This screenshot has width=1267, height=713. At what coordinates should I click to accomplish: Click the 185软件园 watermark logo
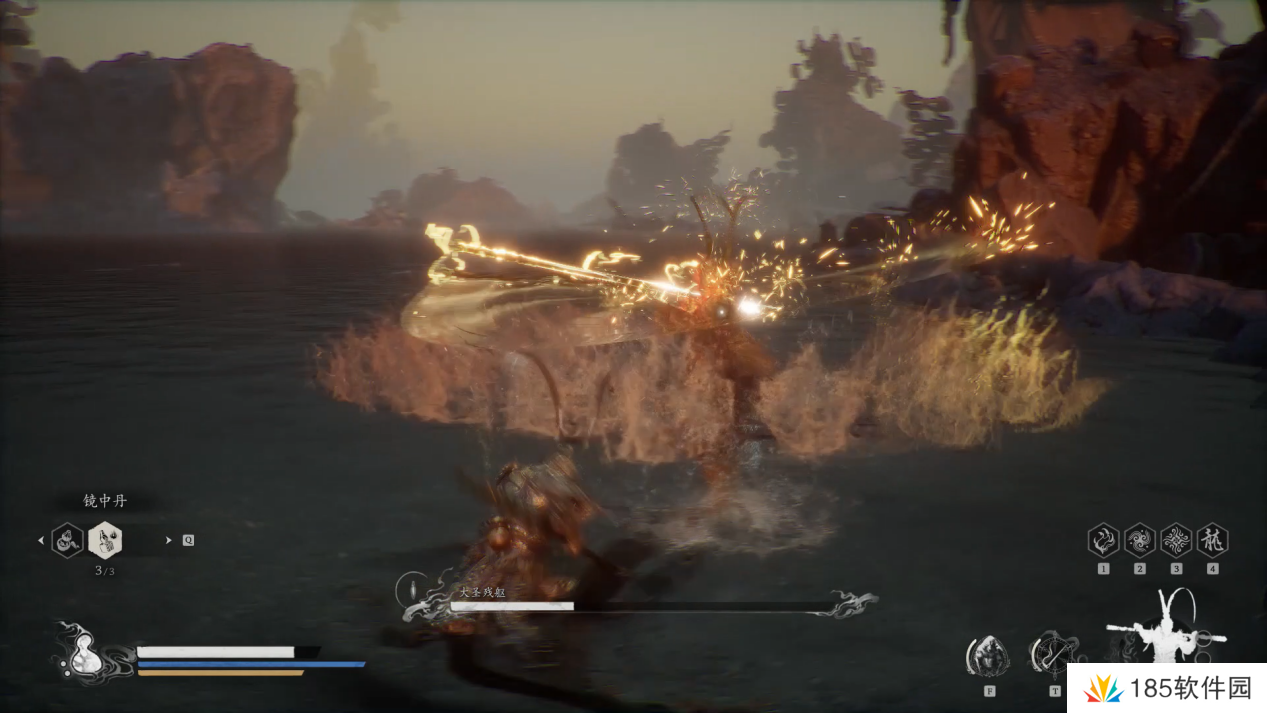click(x=1166, y=688)
